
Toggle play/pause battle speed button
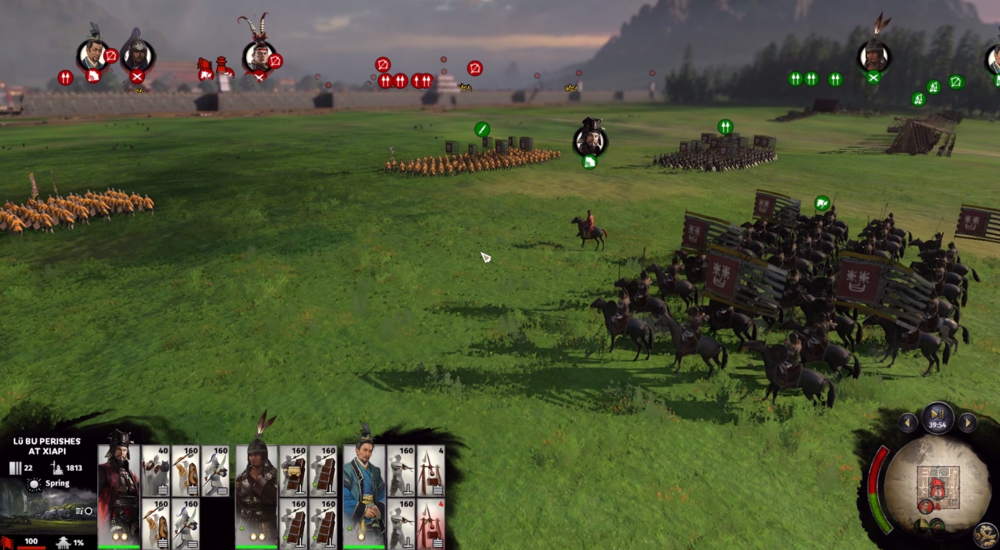tap(938, 412)
